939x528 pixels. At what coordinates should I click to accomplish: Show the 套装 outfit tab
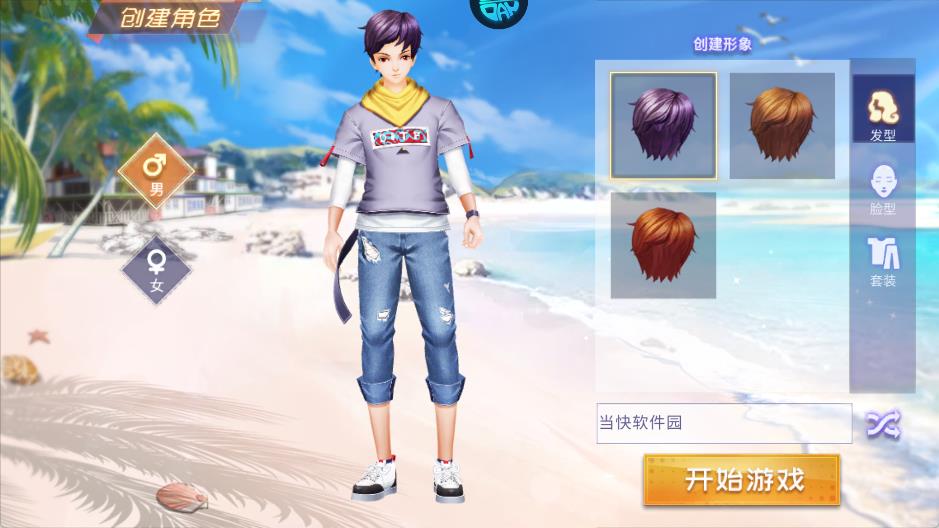click(882, 261)
